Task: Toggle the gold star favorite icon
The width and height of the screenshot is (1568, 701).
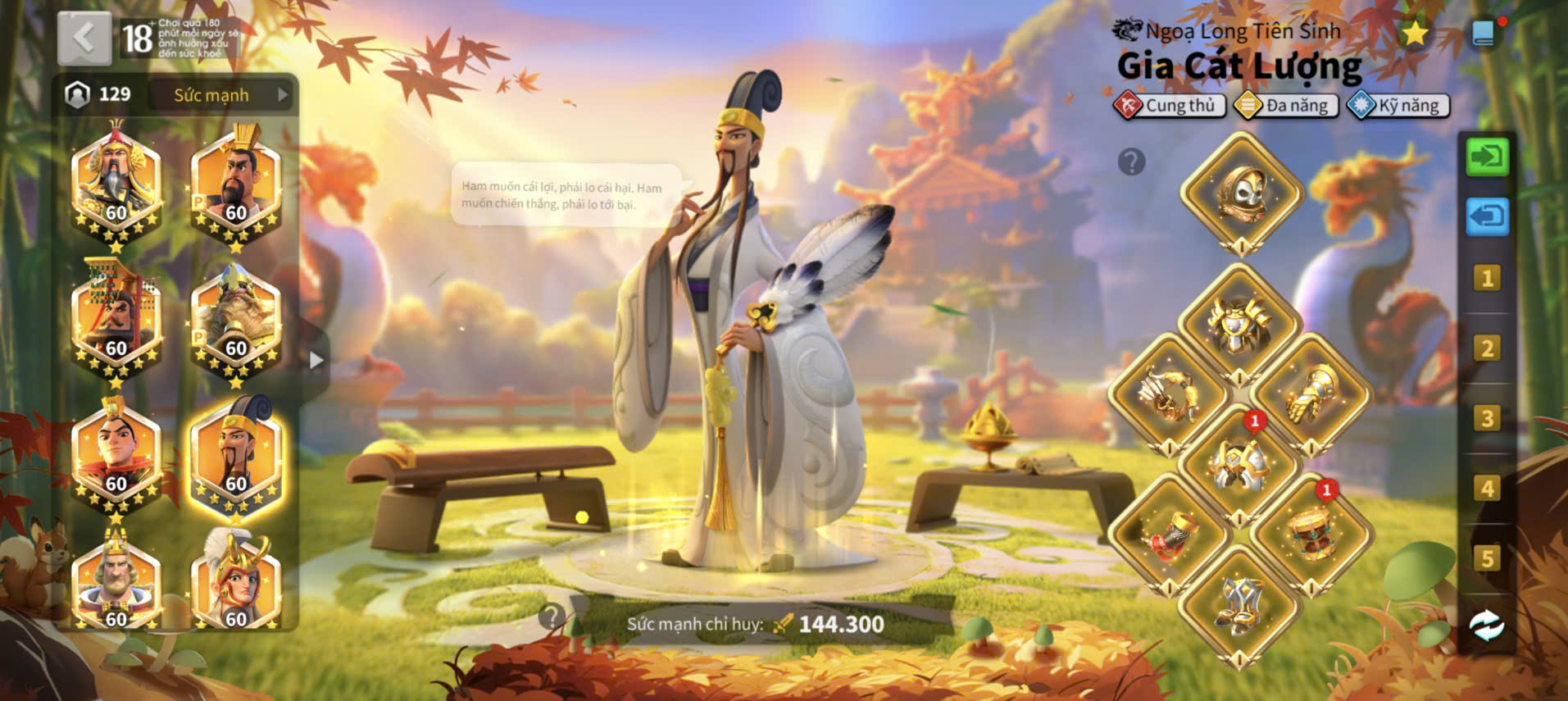Action: [1414, 34]
